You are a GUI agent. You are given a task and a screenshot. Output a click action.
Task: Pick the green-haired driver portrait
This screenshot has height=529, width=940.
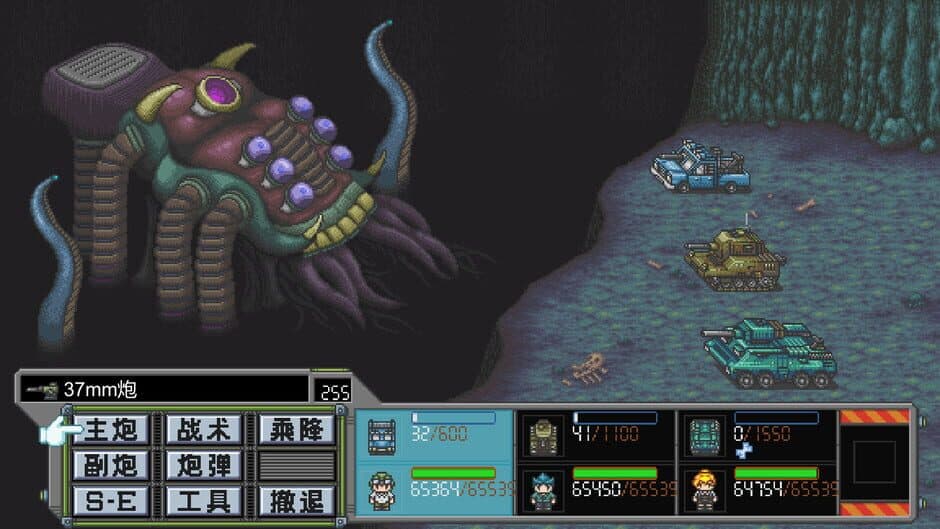pyautogui.click(x=382, y=491)
